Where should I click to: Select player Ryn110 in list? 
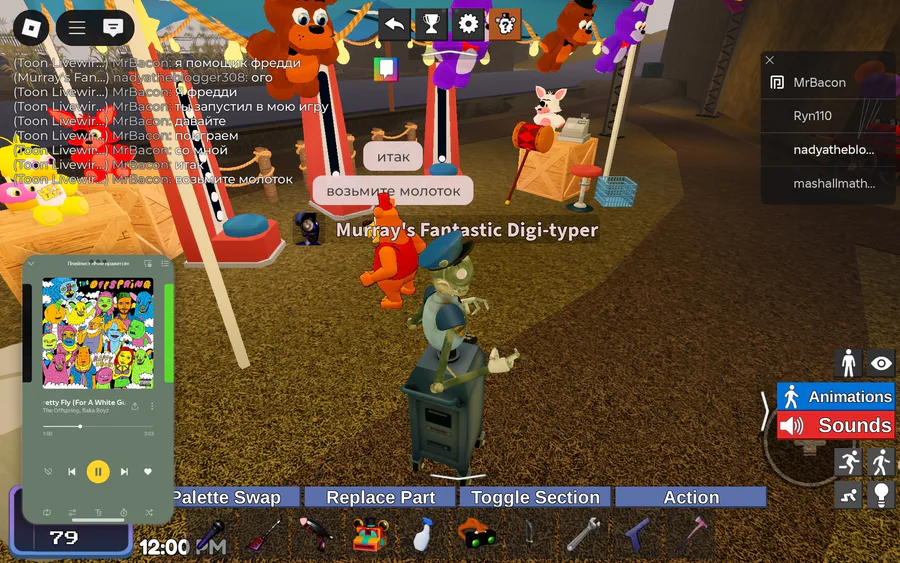point(812,116)
